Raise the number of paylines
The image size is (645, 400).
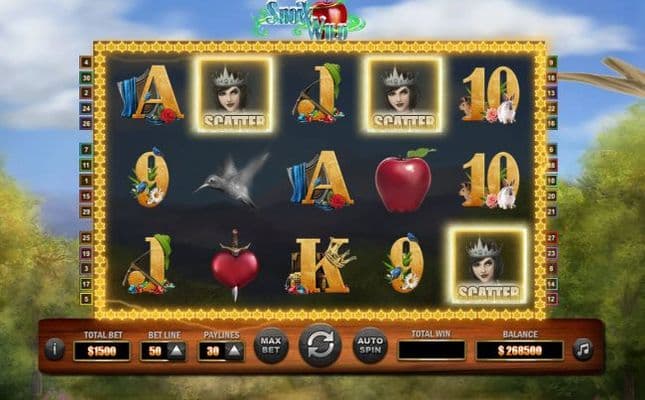tap(234, 350)
